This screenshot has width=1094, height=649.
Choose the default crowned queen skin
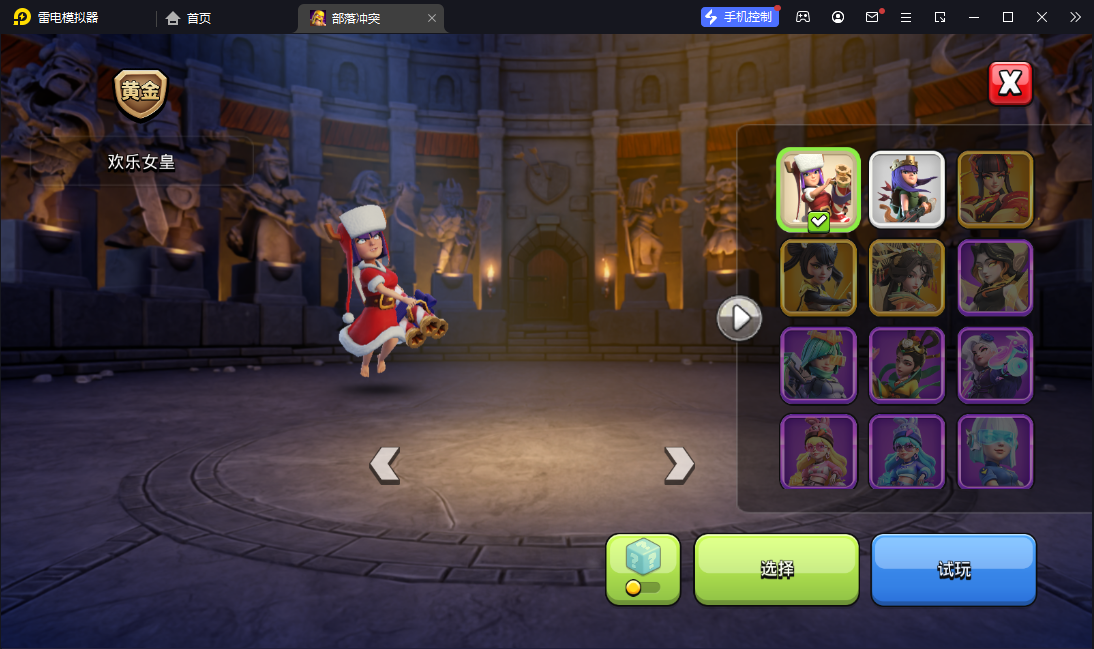click(x=907, y=189)
